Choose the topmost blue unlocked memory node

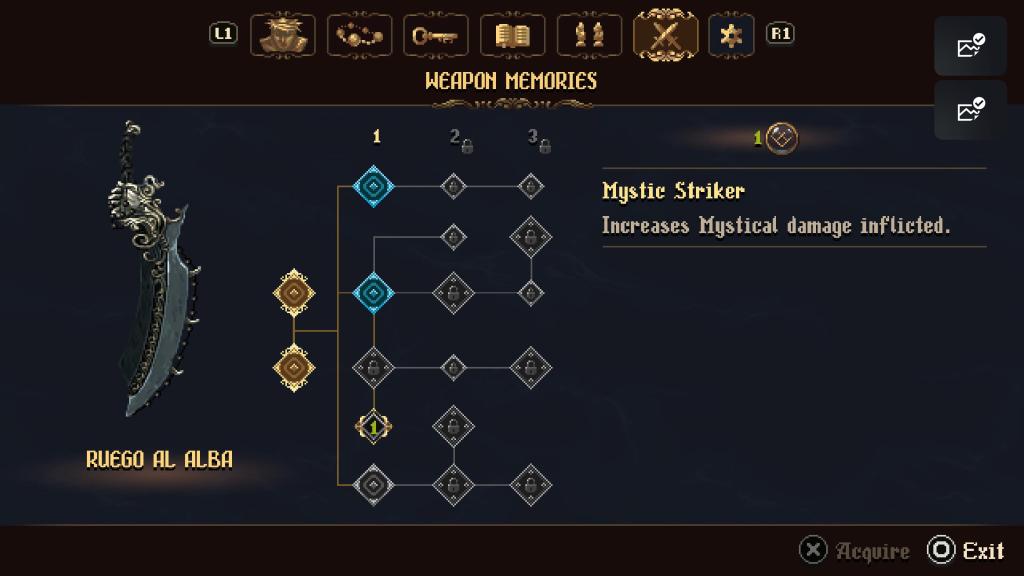click(374, 186)
